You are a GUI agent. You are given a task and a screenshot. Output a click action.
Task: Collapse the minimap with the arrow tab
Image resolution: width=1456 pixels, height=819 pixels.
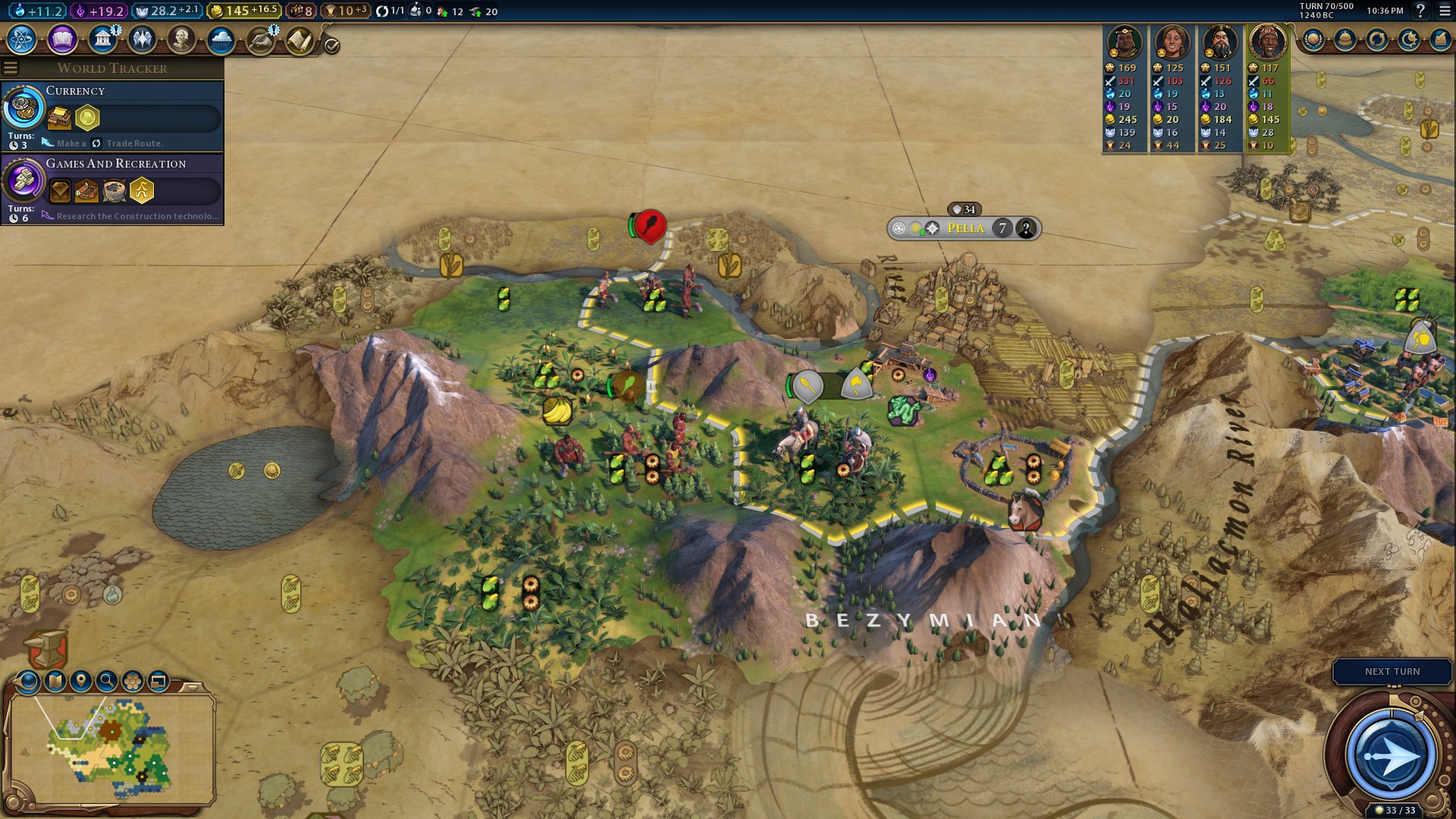coord(193,687)
